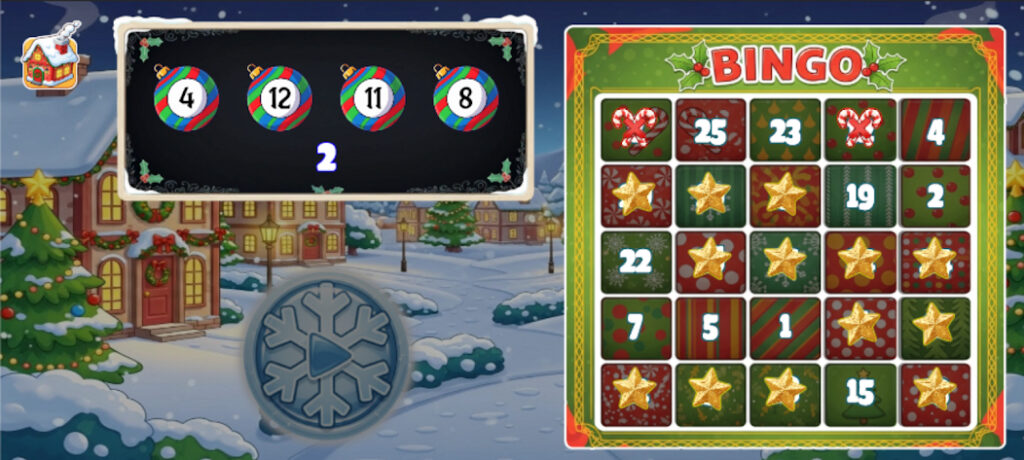
Task: Daub bingo tile number 19
Action: [x=859, y=196]
